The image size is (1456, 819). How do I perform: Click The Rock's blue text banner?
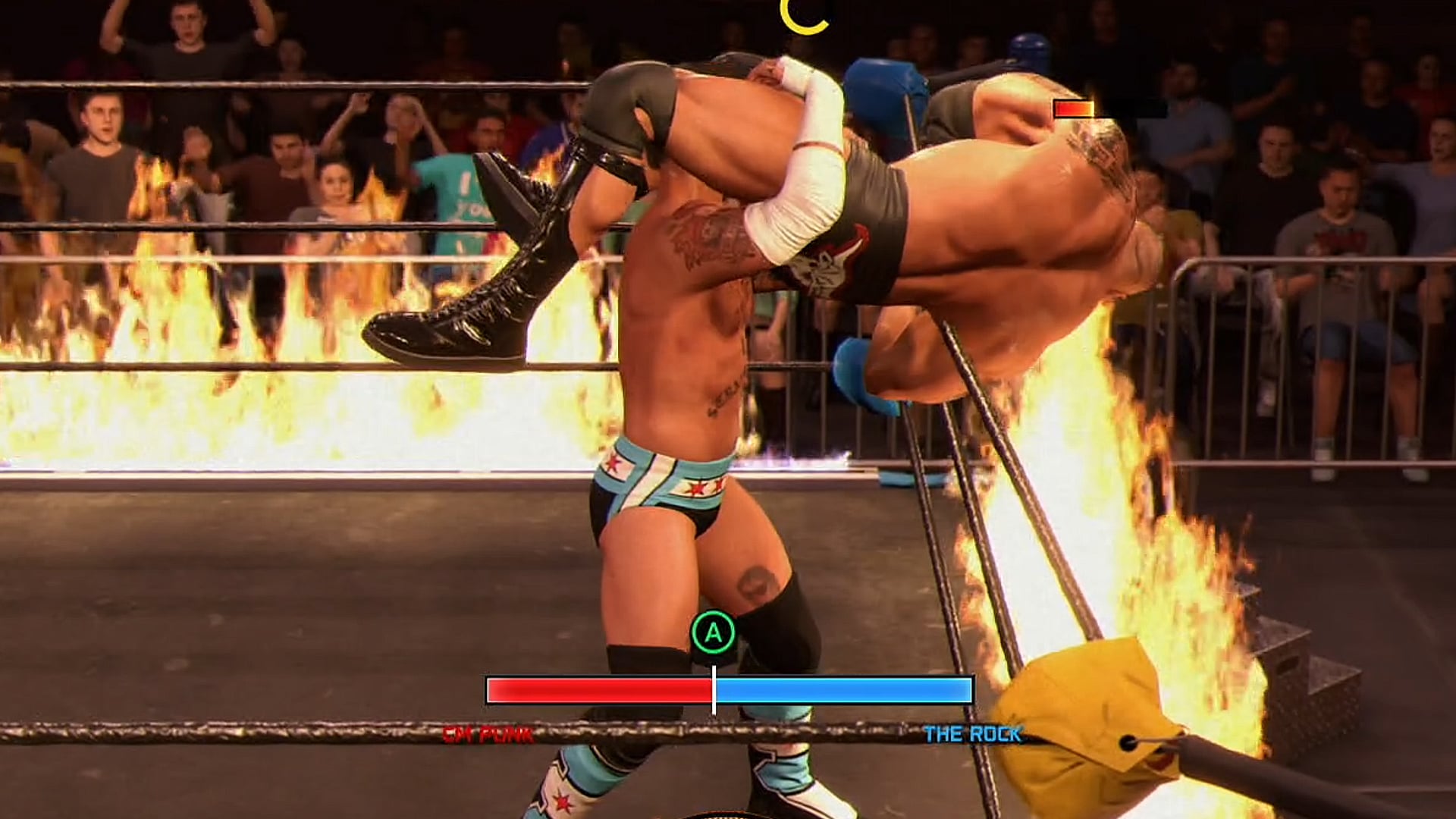coord(973,734)
